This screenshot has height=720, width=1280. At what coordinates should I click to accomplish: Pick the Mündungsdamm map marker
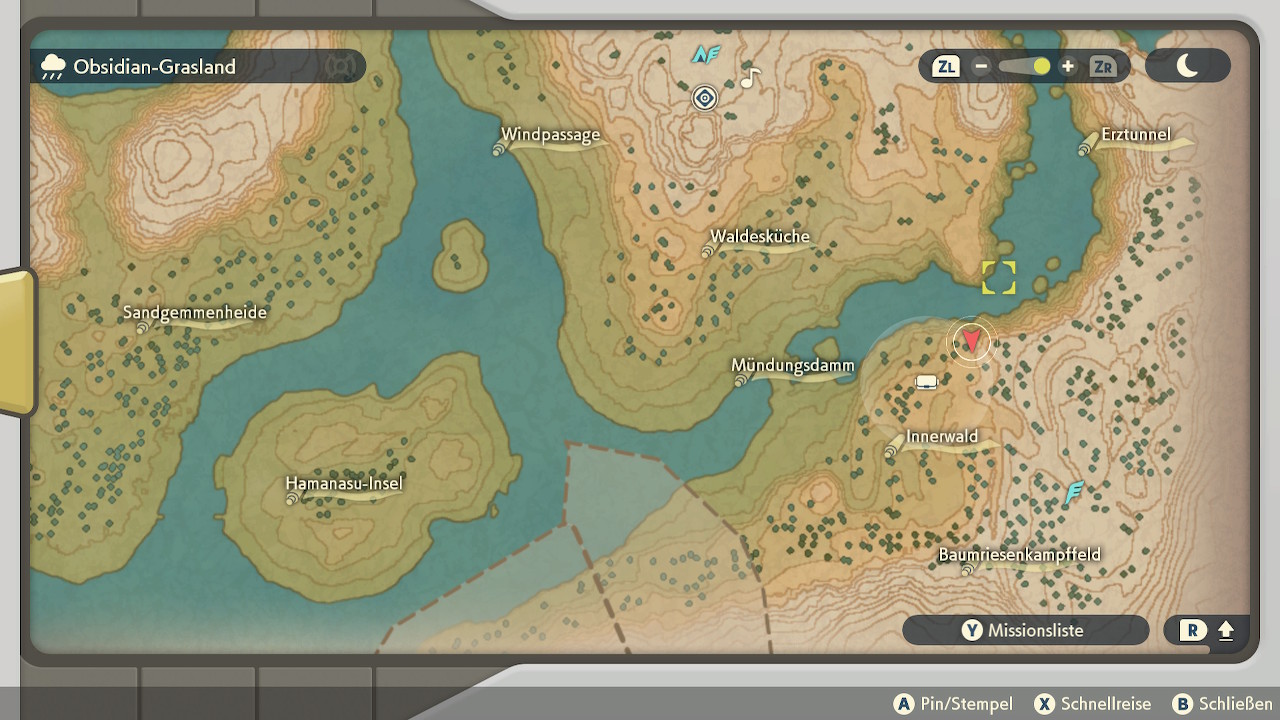(741, 380)
